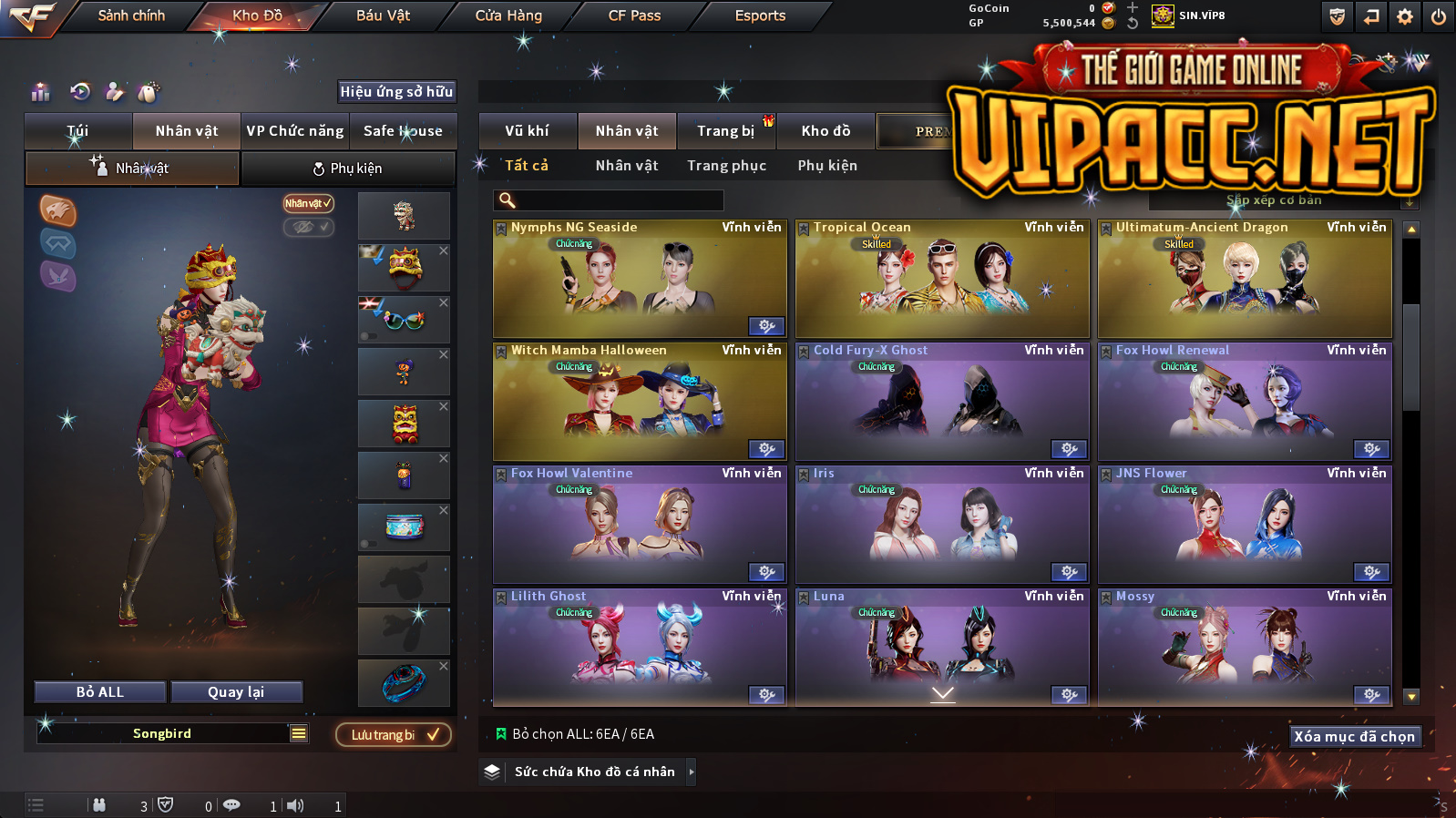Pick the Witch Mamba Halloween card
The height and width of the screenshot is (818, 1456).
640,402
